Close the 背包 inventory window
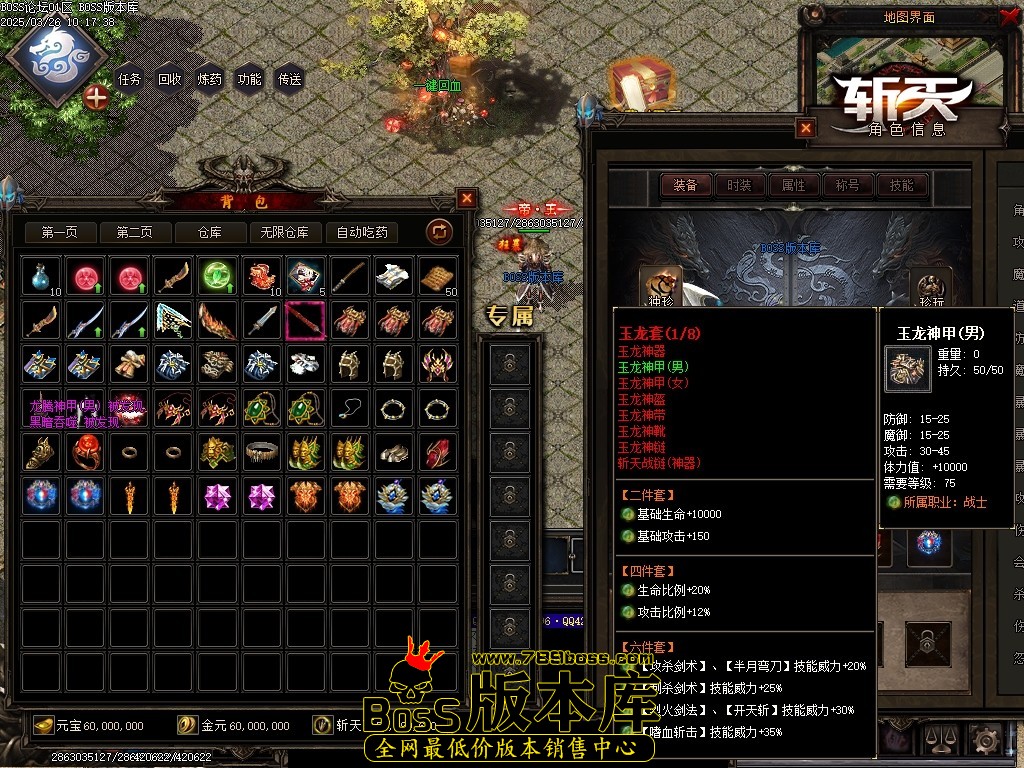 click(x=467, y=198)
